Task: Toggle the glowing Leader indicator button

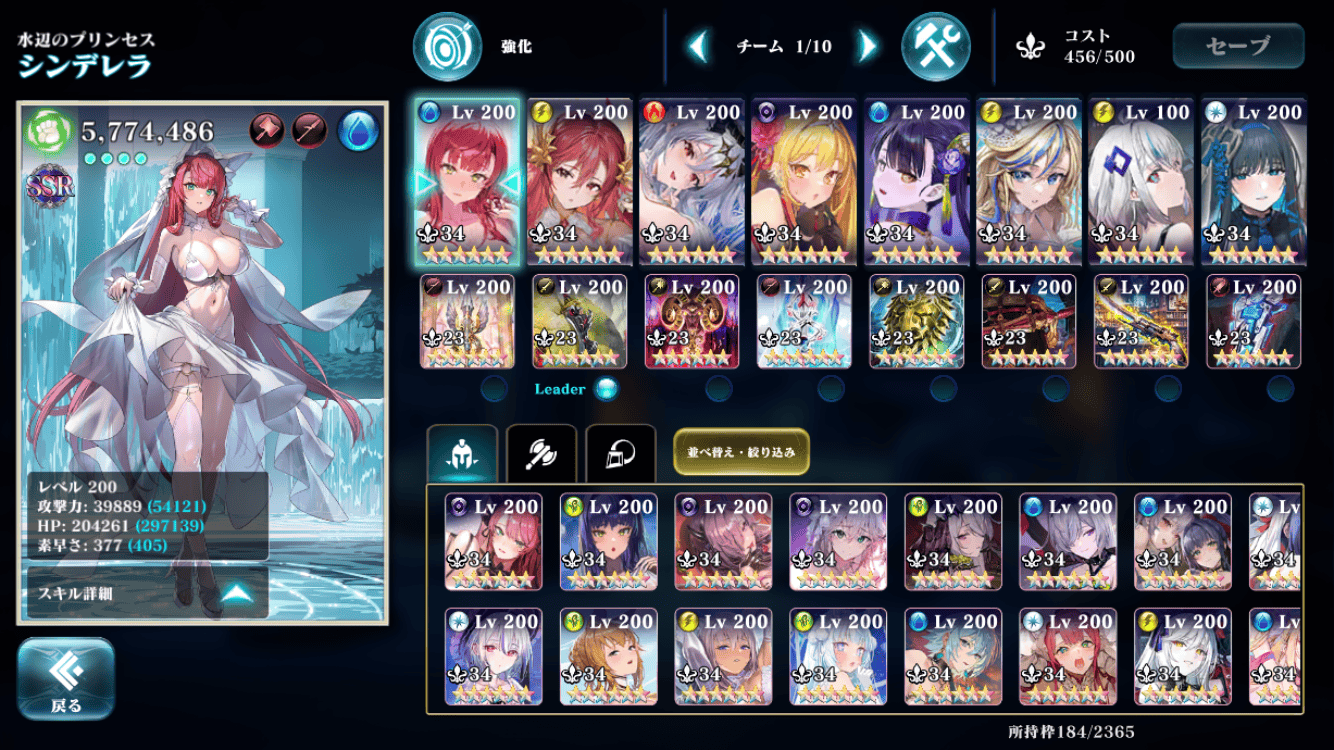Action: point(605,389)
